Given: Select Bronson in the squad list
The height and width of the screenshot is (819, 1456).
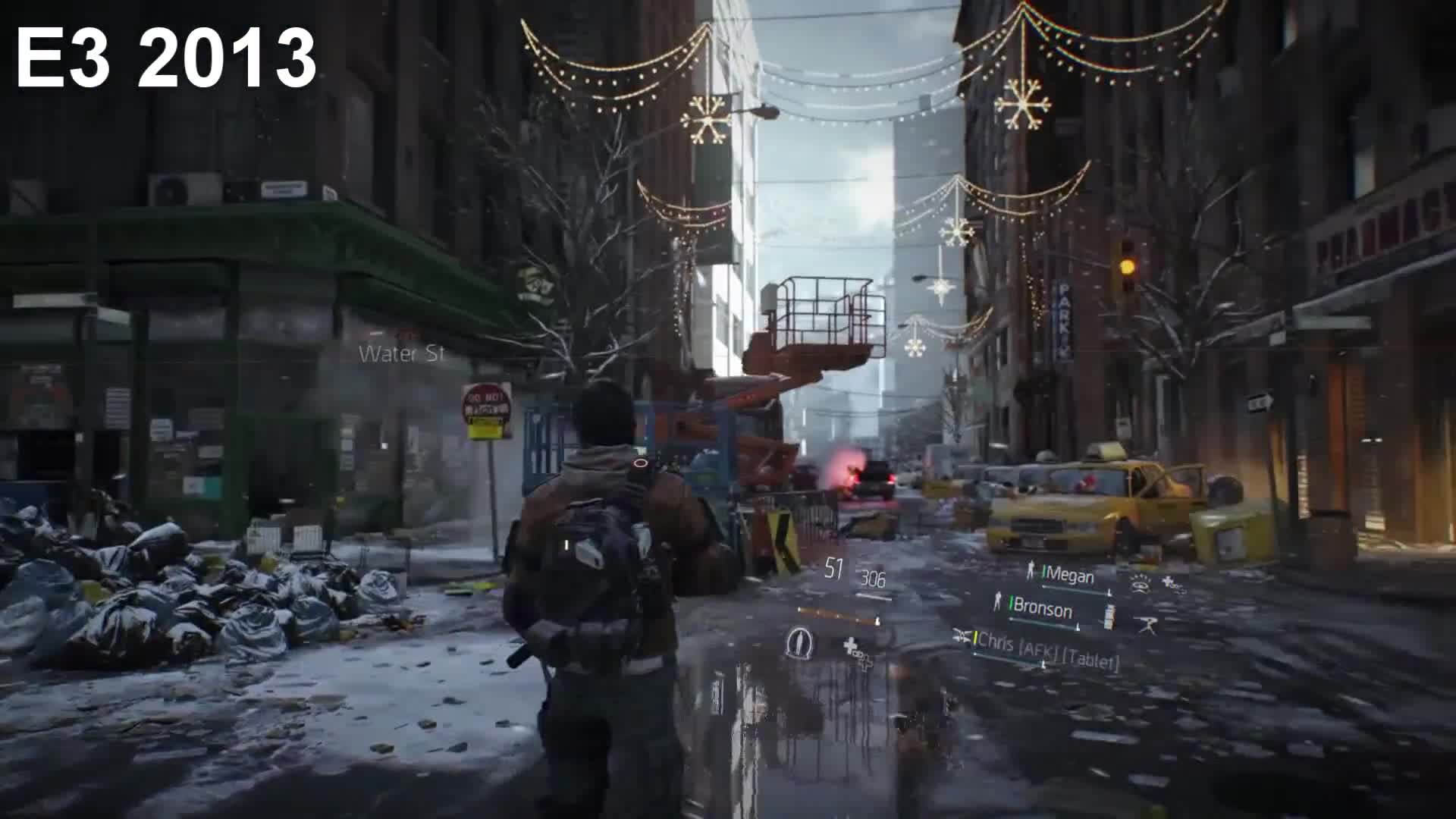Looking at the screenshot, I should (x=1042, y=607).
